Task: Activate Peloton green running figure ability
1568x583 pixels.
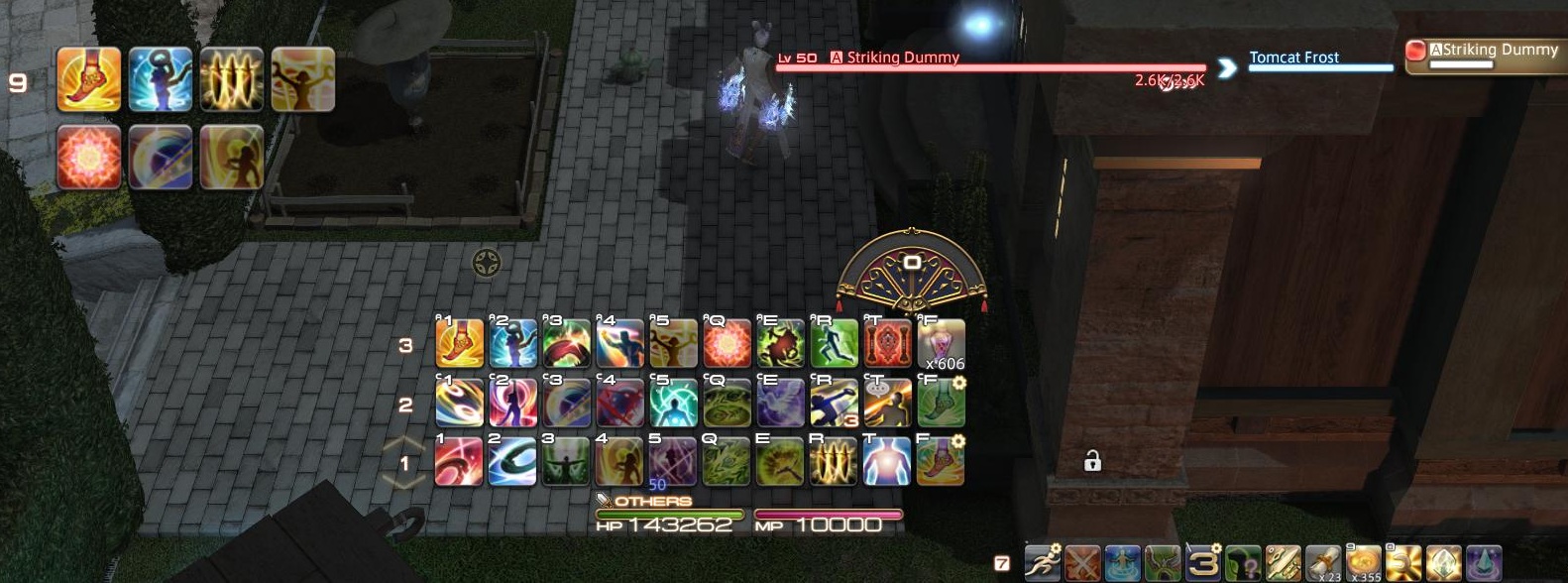Action: 834,344
